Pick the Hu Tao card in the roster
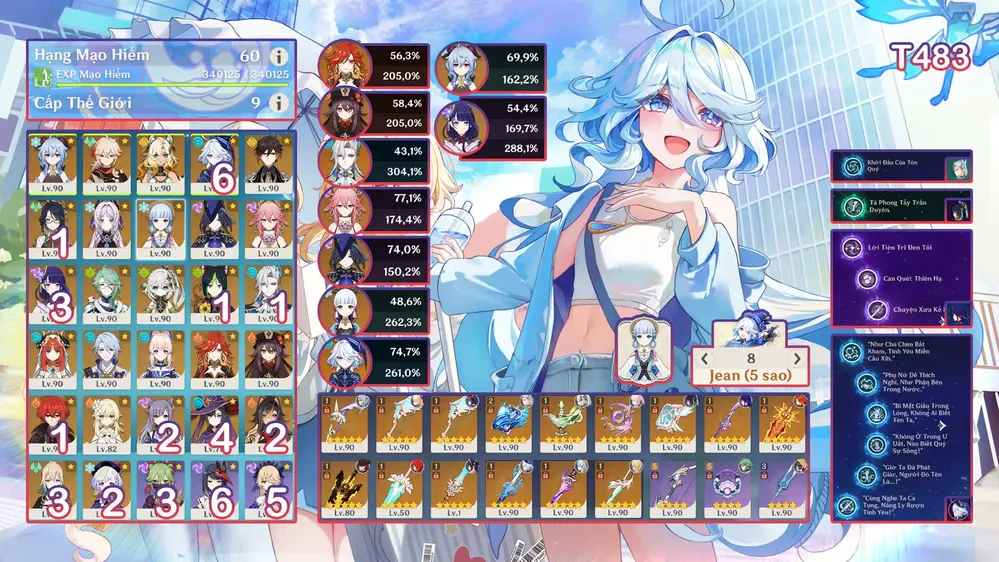Viewport: 999px width, 562px height. point(269,358)
